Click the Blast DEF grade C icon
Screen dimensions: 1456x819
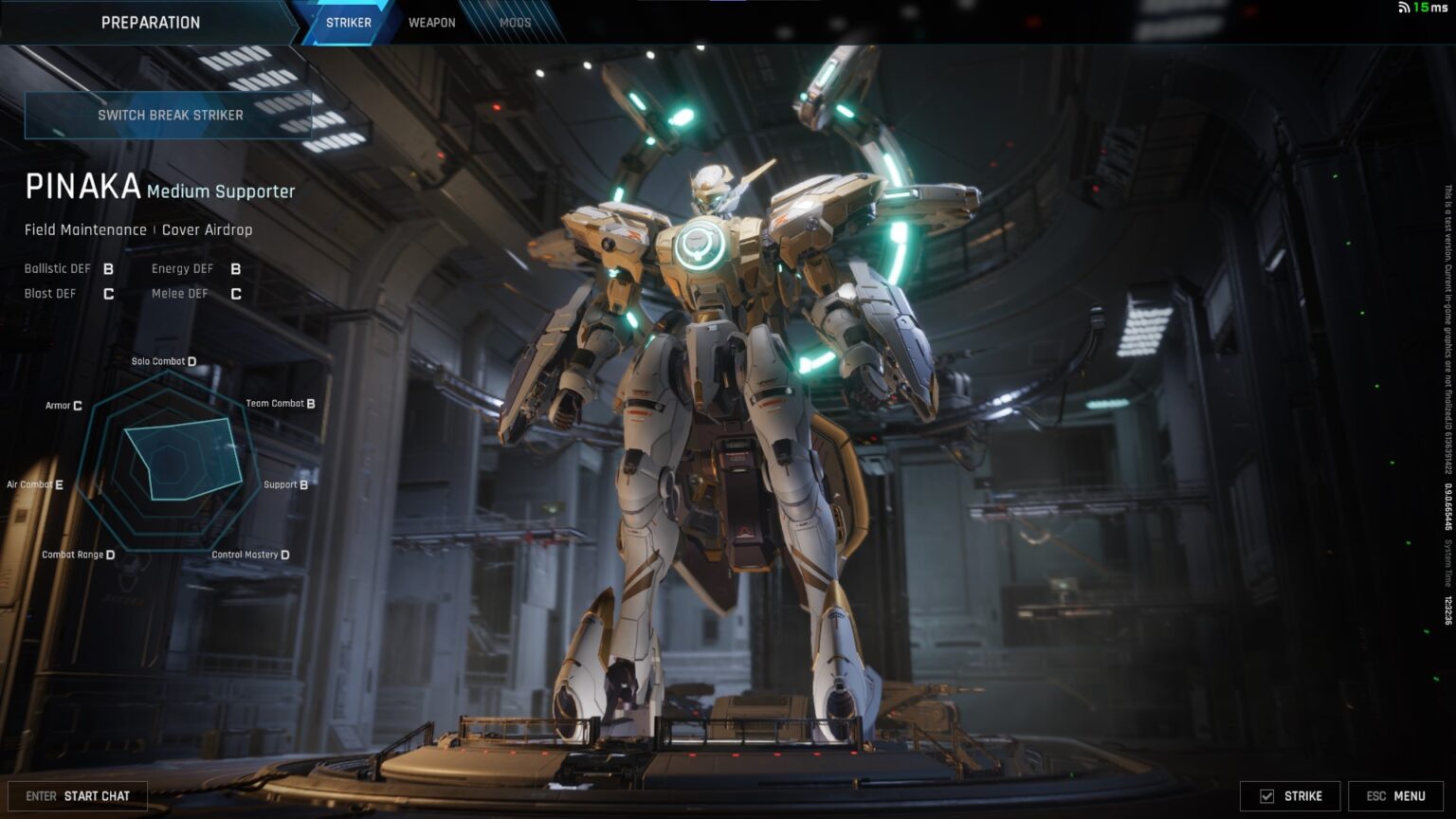107,294
